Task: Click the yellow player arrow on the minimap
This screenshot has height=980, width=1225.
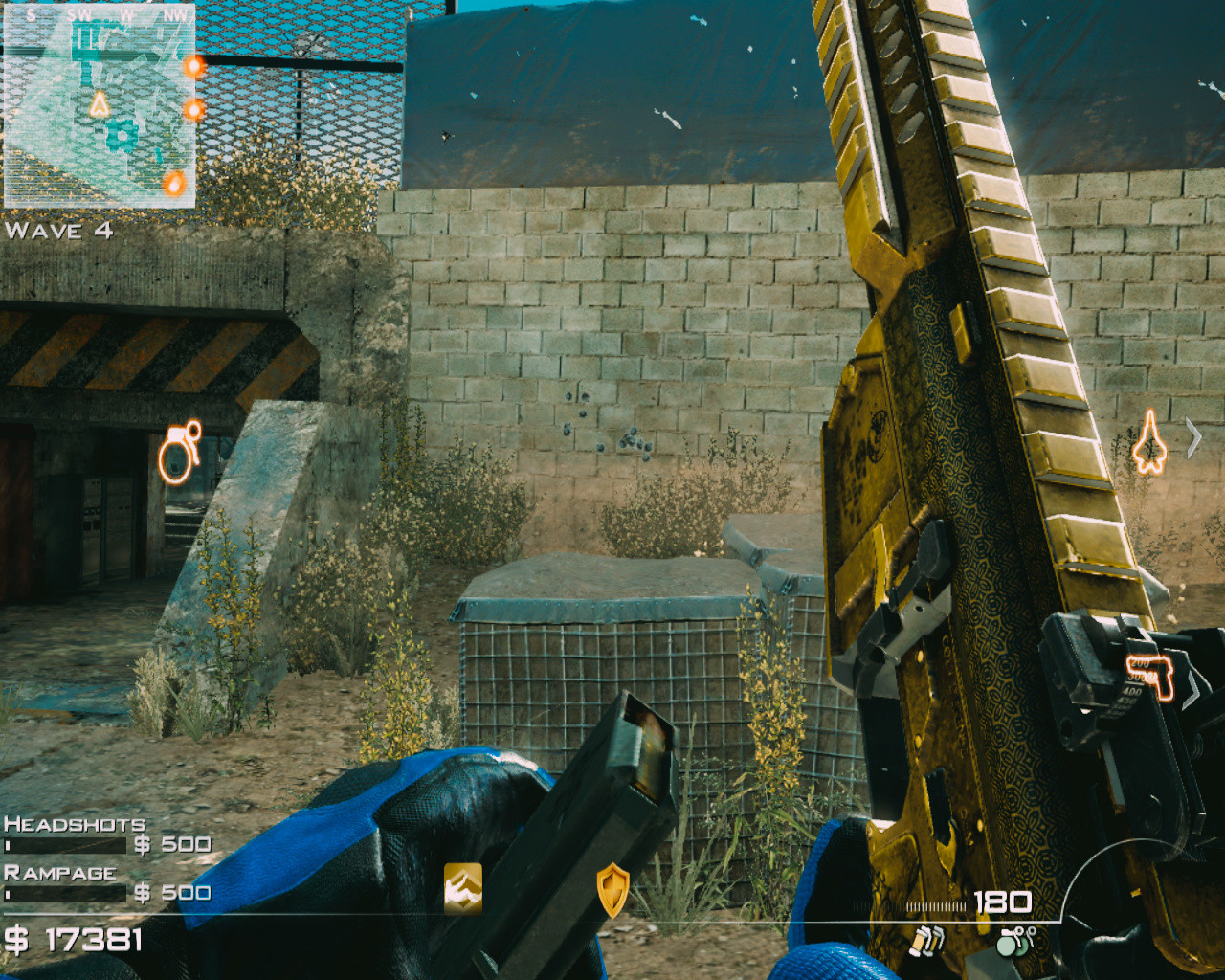Action: [x=99, y=107]
